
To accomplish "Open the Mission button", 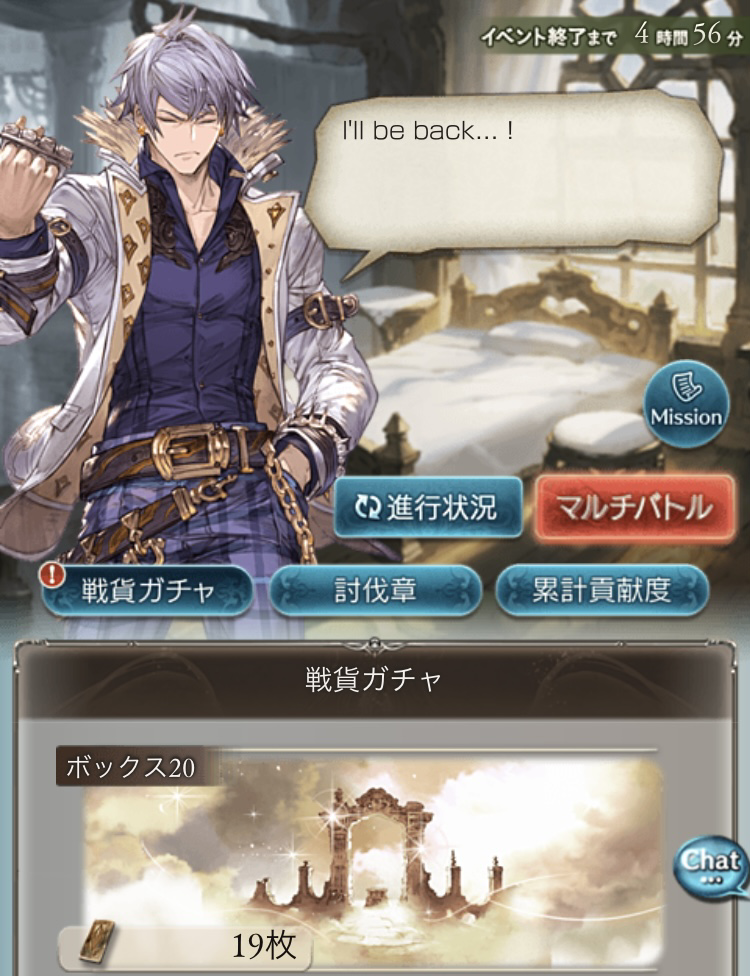I will coord(685,405).
